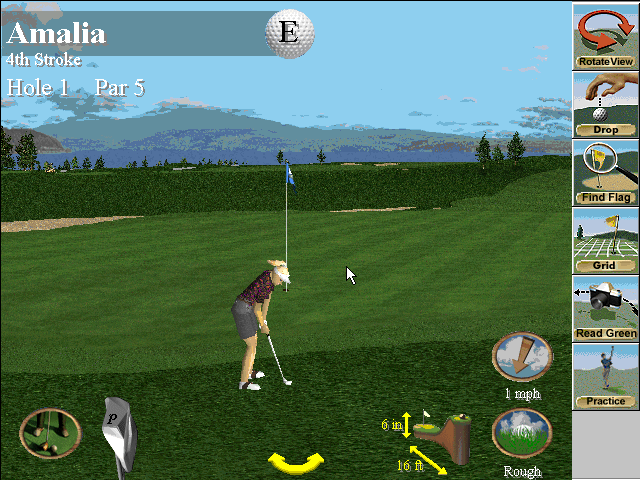
Task: Activate the Find Flag tool
Action: point(606,172)
